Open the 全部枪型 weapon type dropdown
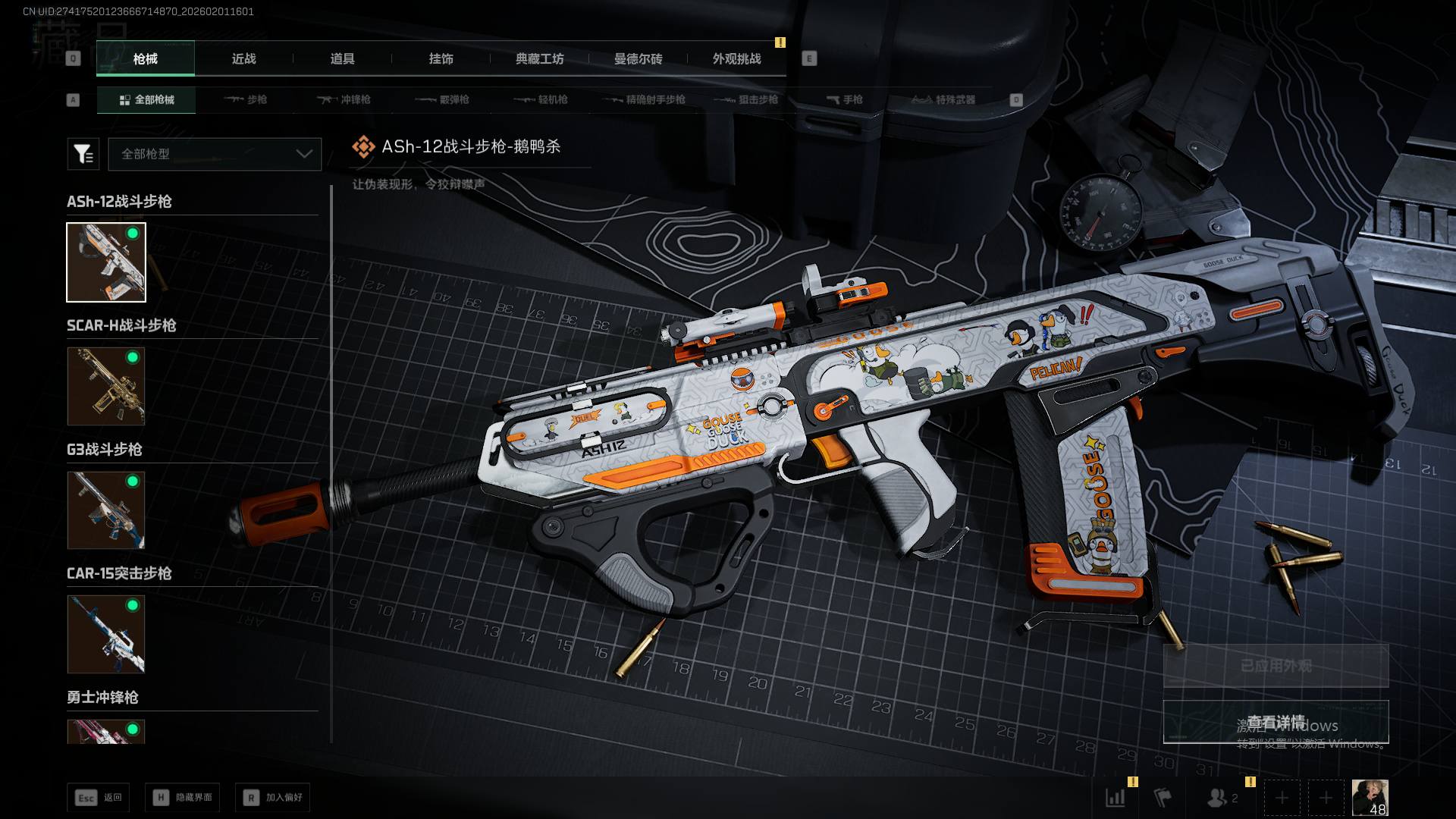Screen dimensions: 1456x819 (215, 154)
